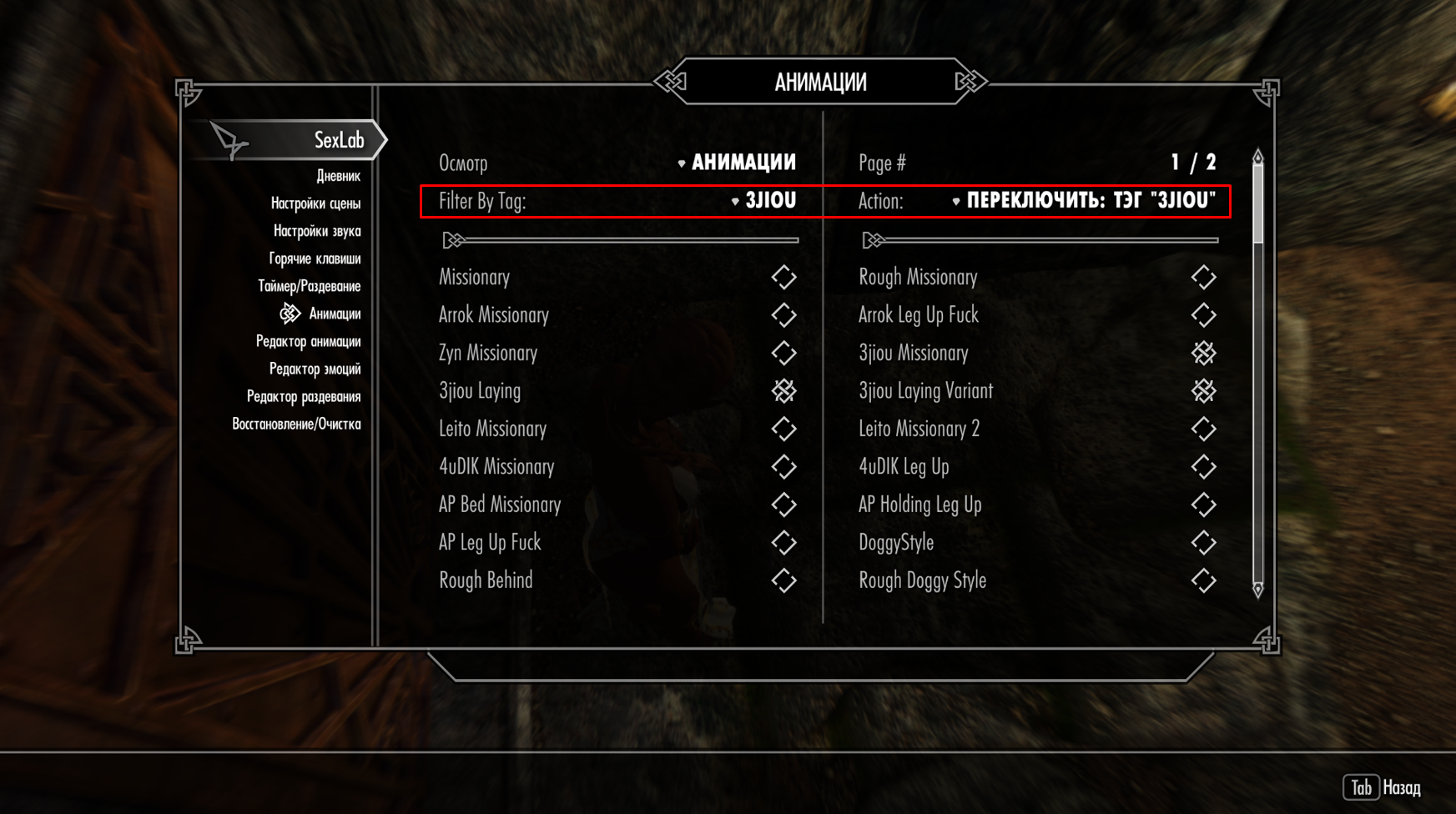Open Настройки сцены settings page
The height and width of the screenshot is (814, 1456).
coord(315,203)
